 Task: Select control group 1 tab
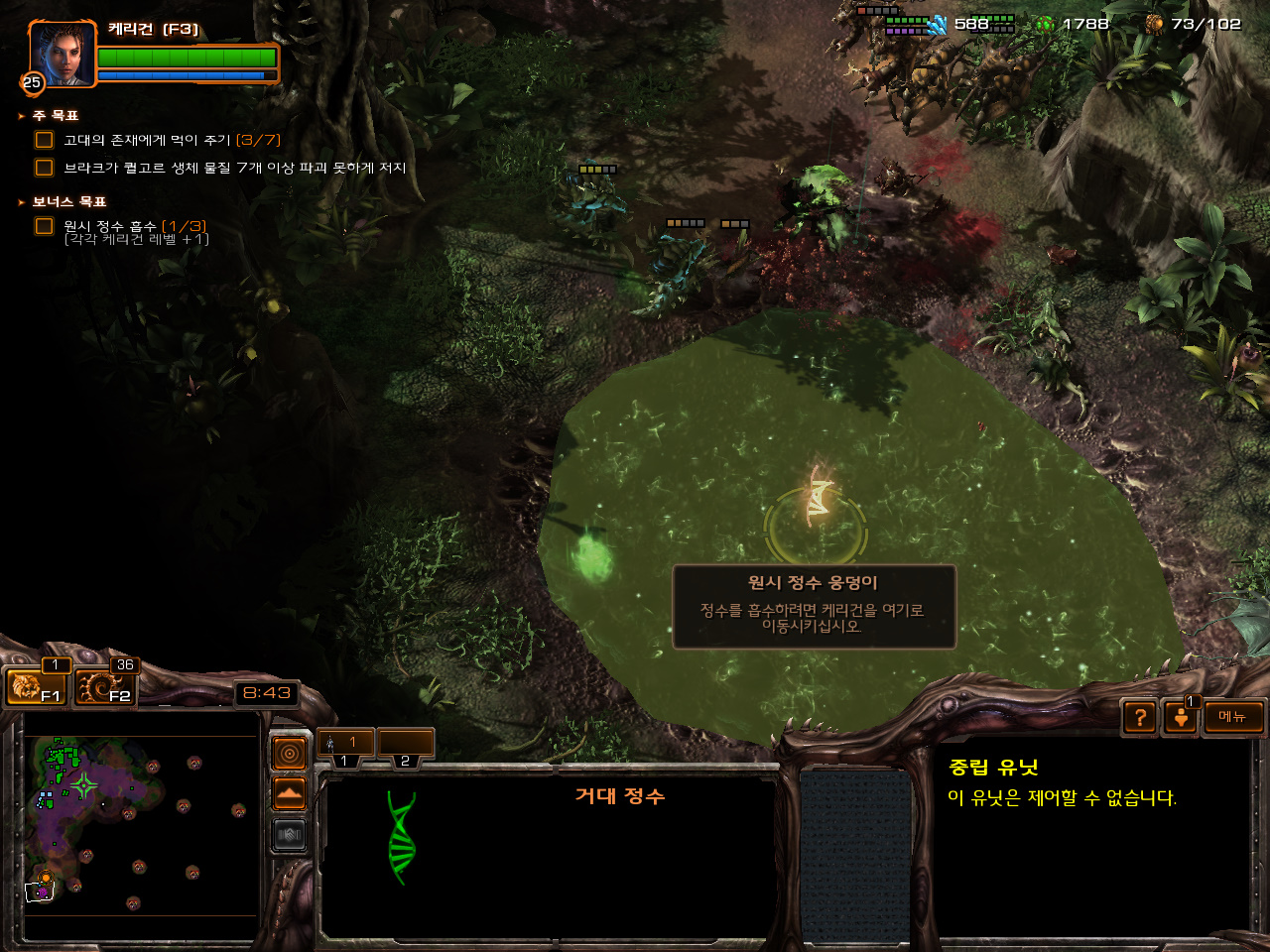pos(344,743)
